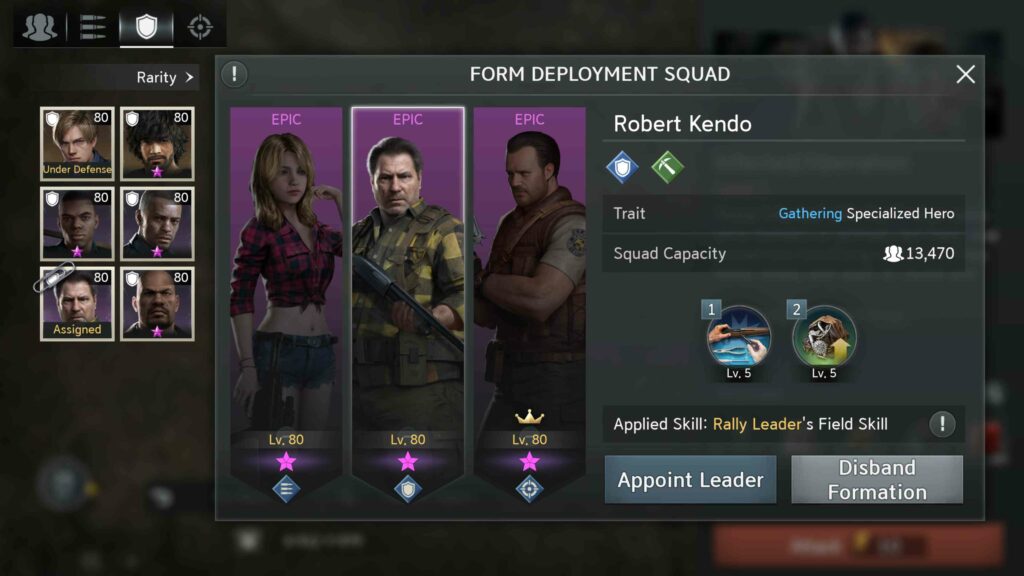The image size is (1024, 576).
Task: Disband the current formation
Action: click(877, 480)
